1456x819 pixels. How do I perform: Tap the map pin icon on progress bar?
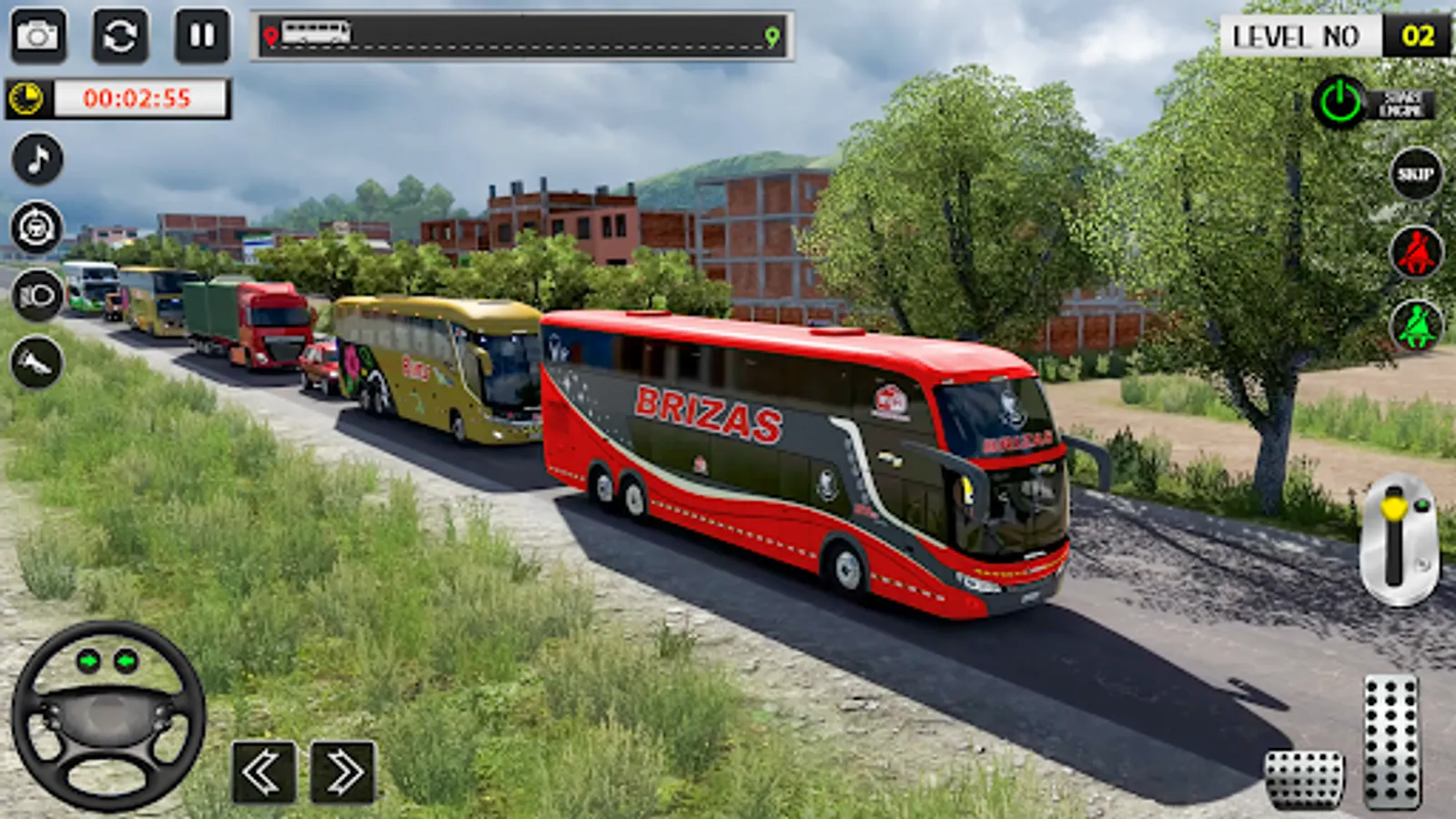tap(269, 36)
